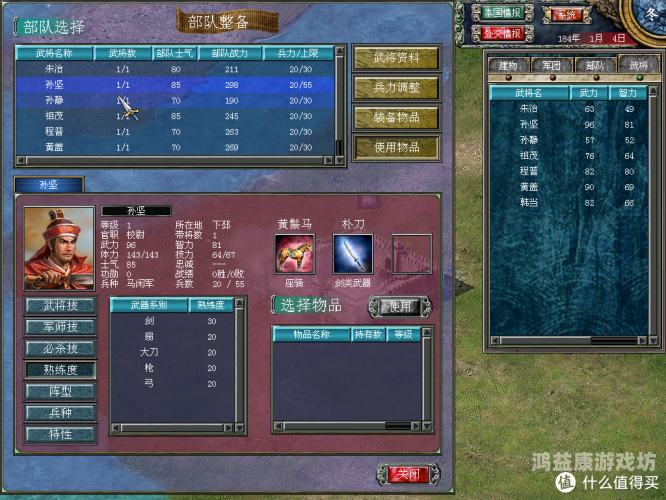Choose the 使用物品 use items button

(396, 147)
